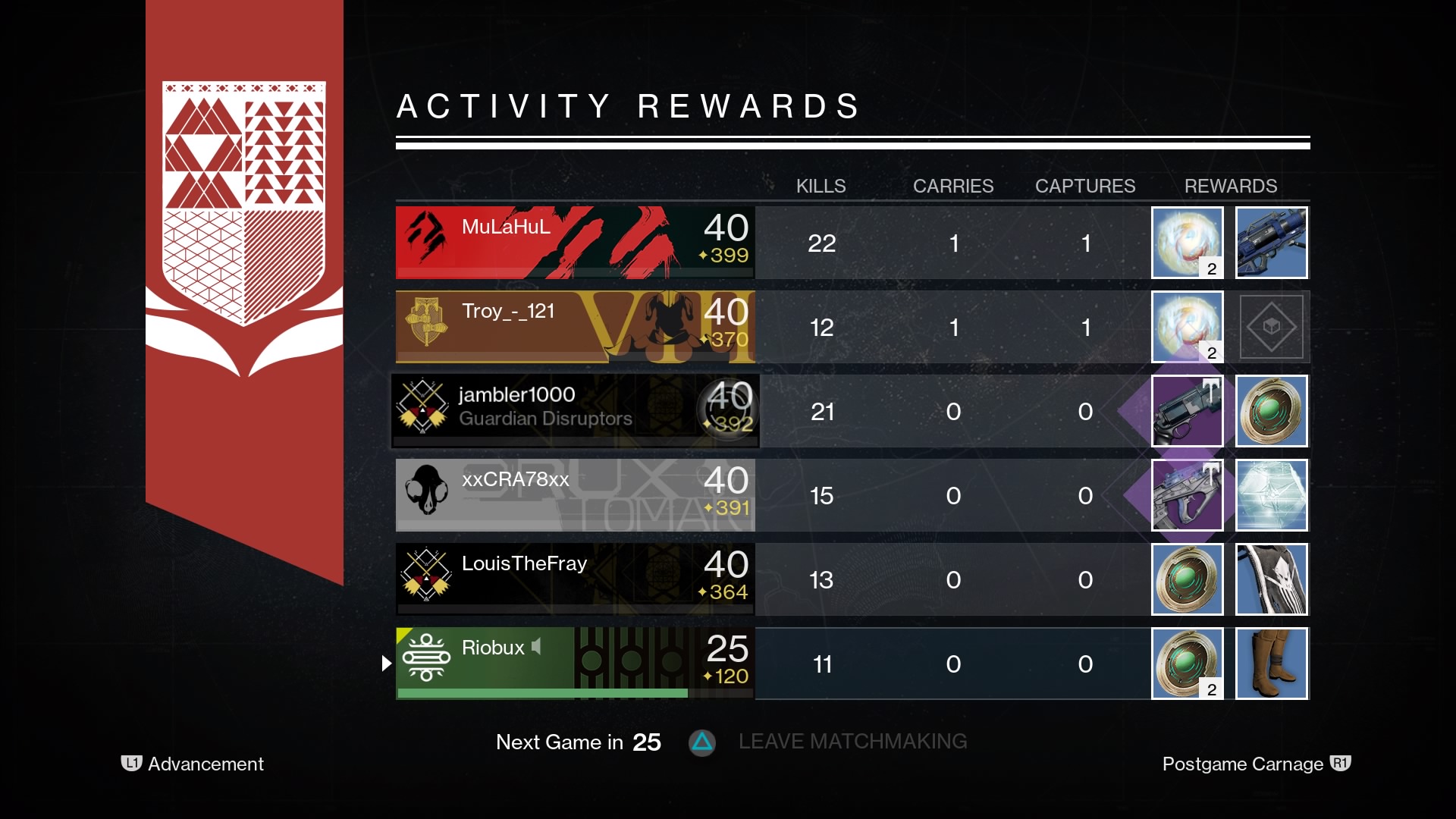Toggle xxCRA78xx's weapon reward selection
1456x819 pixels.
pos(1188,495)
